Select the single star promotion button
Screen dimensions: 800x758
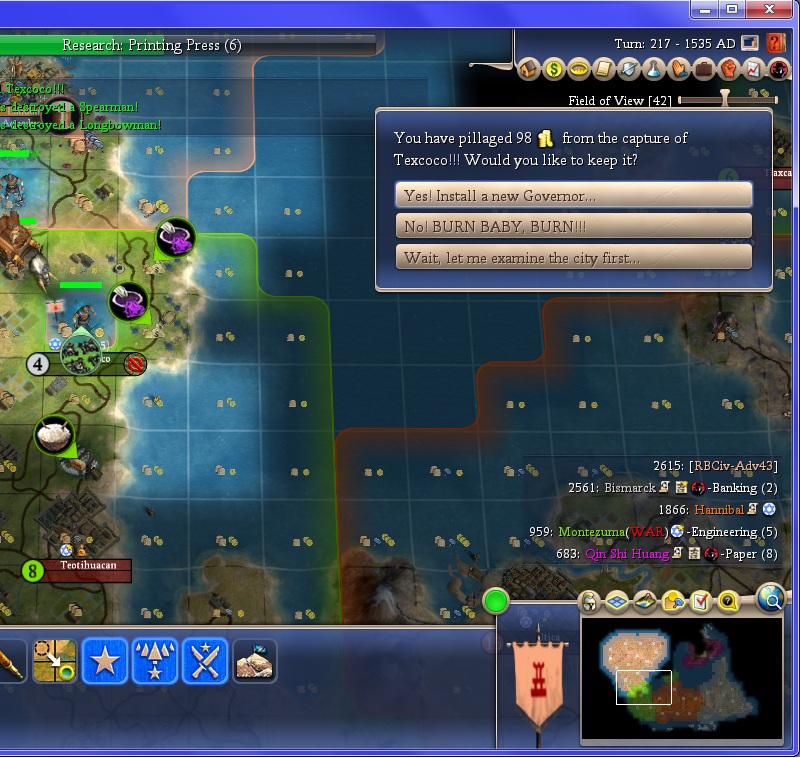[x=105, y=661]
